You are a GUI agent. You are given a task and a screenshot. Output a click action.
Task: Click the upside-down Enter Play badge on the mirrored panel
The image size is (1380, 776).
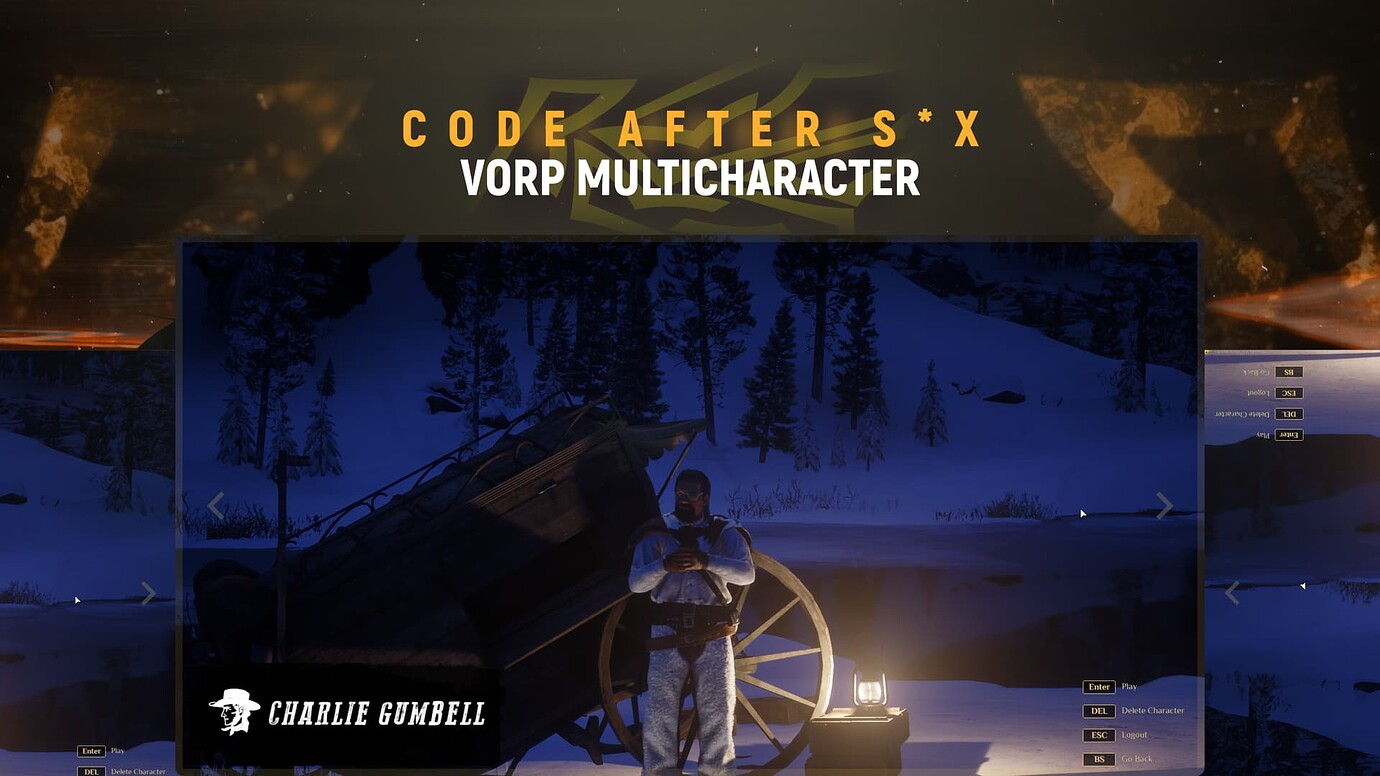click(1287, 434)
